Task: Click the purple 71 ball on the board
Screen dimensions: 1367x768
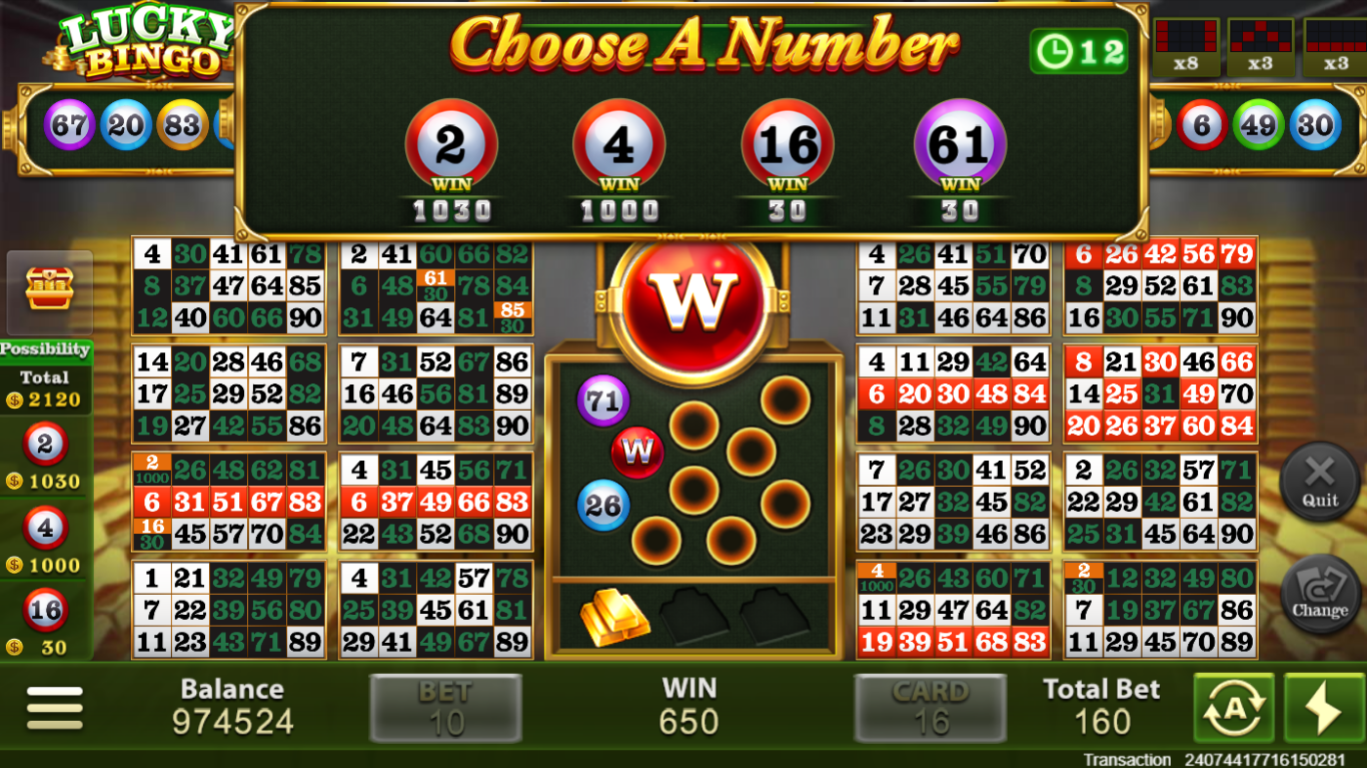Action: pyautogui.click(x=600, y=399)
